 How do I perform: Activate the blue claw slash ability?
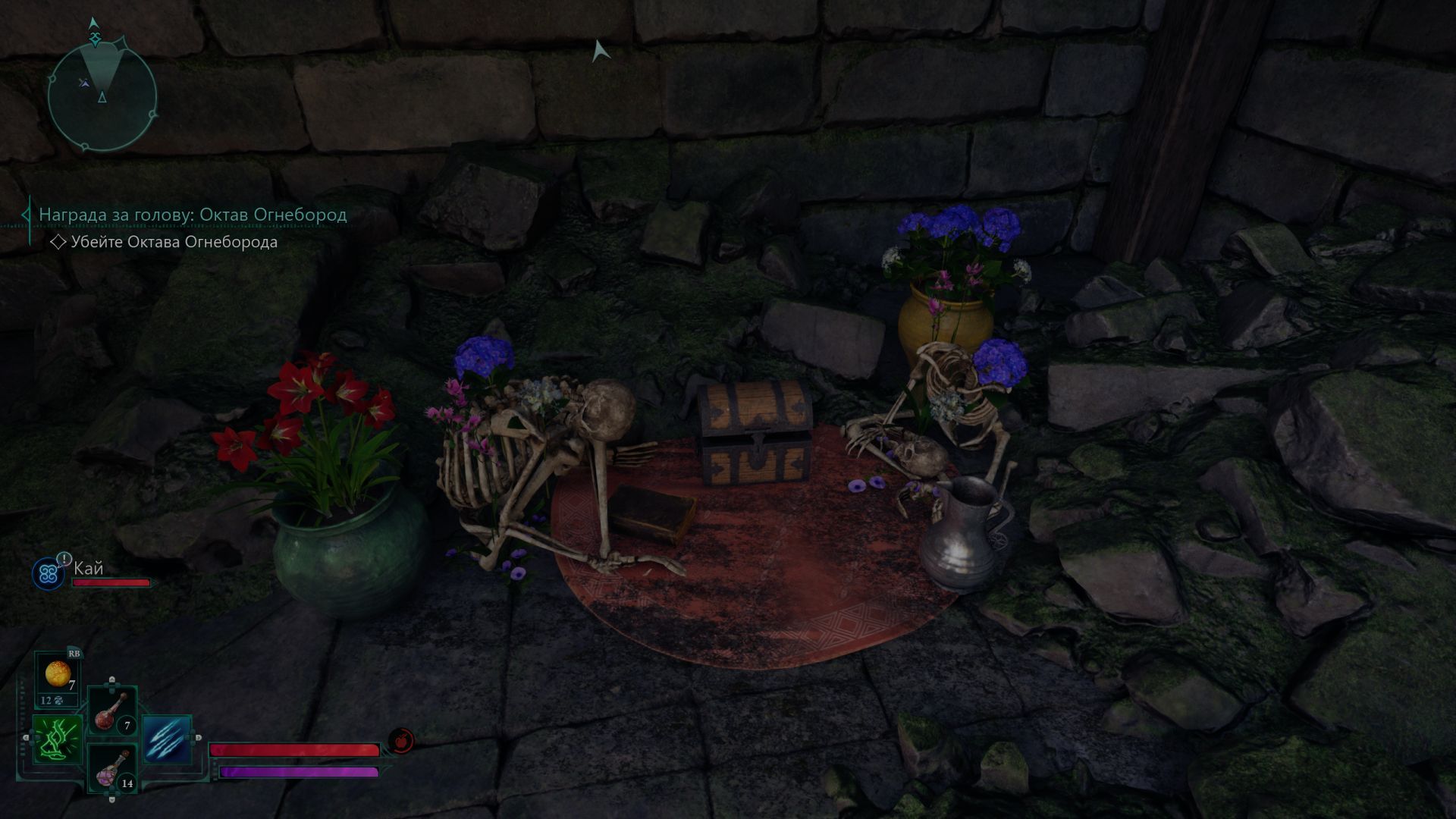165,739
